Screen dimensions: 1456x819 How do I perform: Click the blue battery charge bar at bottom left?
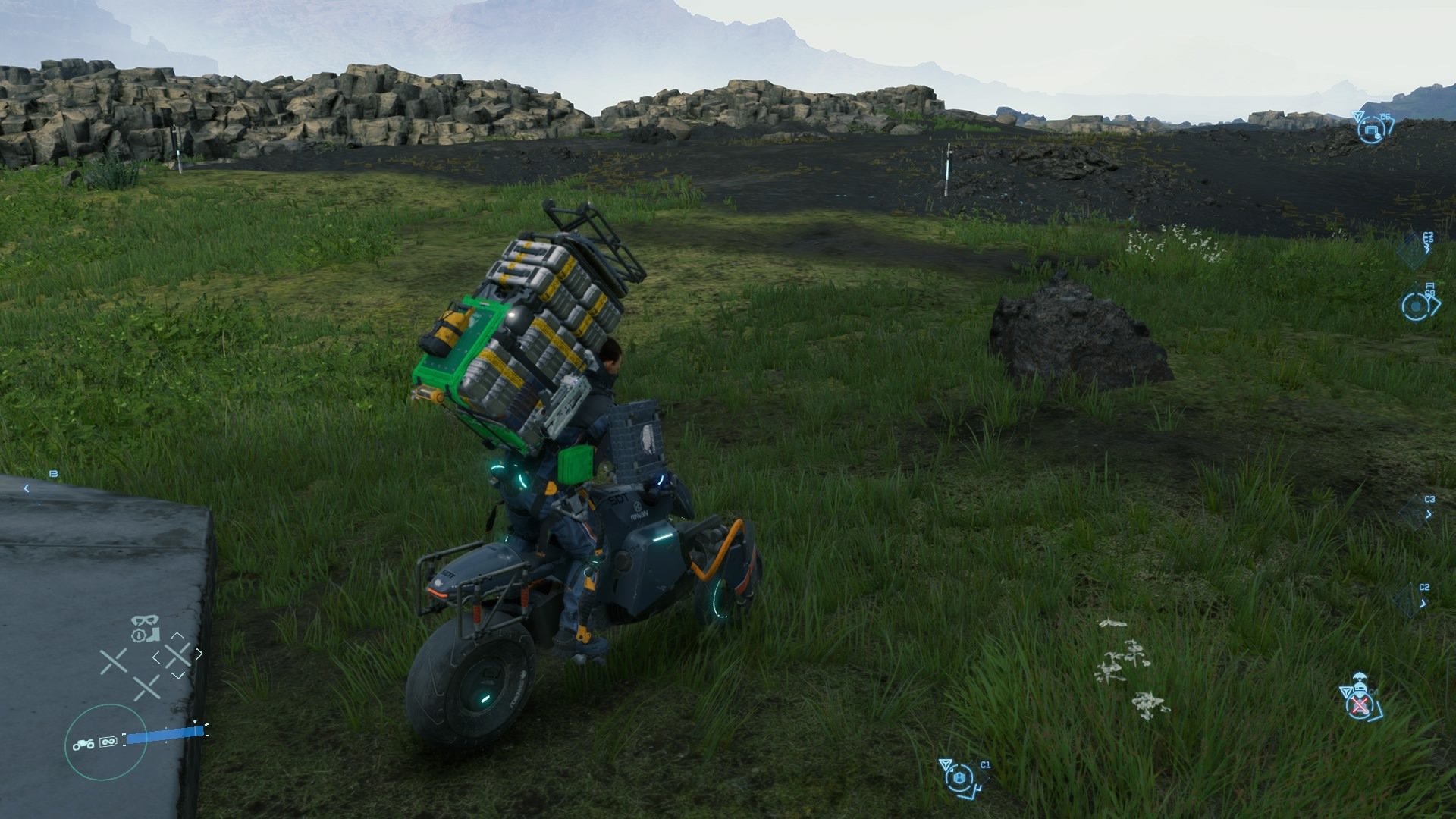[165, 736]
